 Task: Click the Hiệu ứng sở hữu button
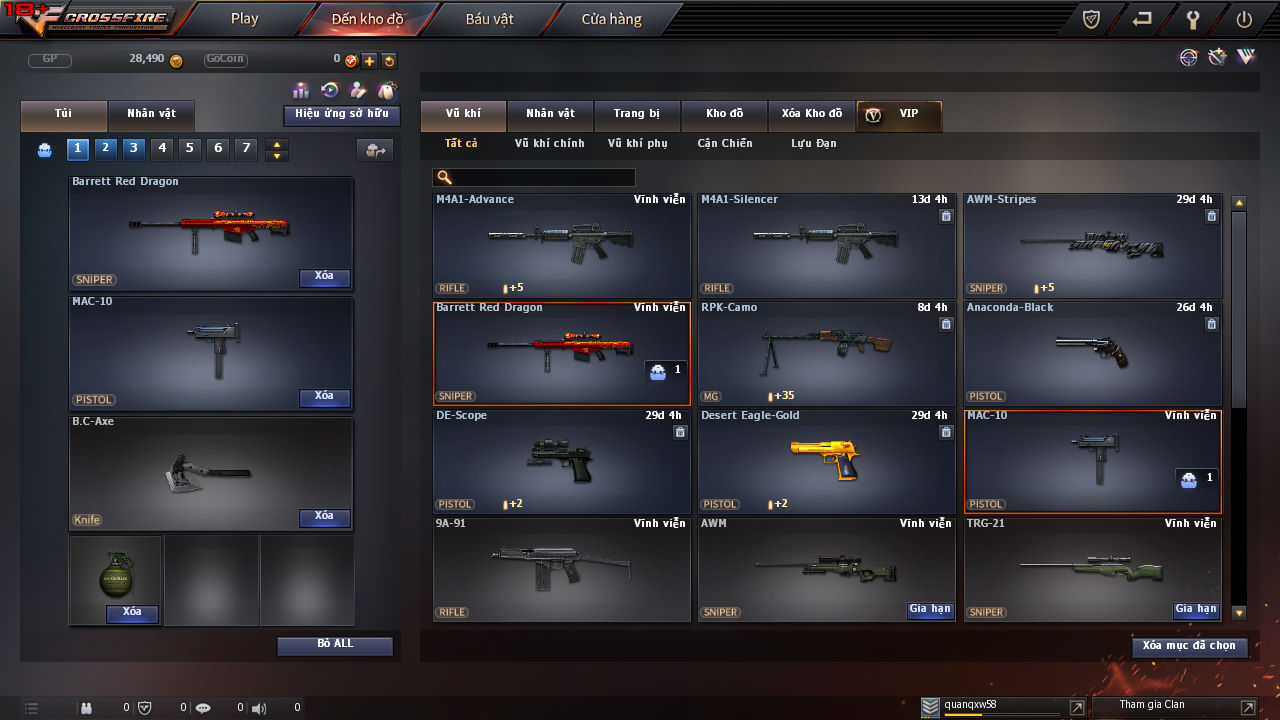[341, 115]
